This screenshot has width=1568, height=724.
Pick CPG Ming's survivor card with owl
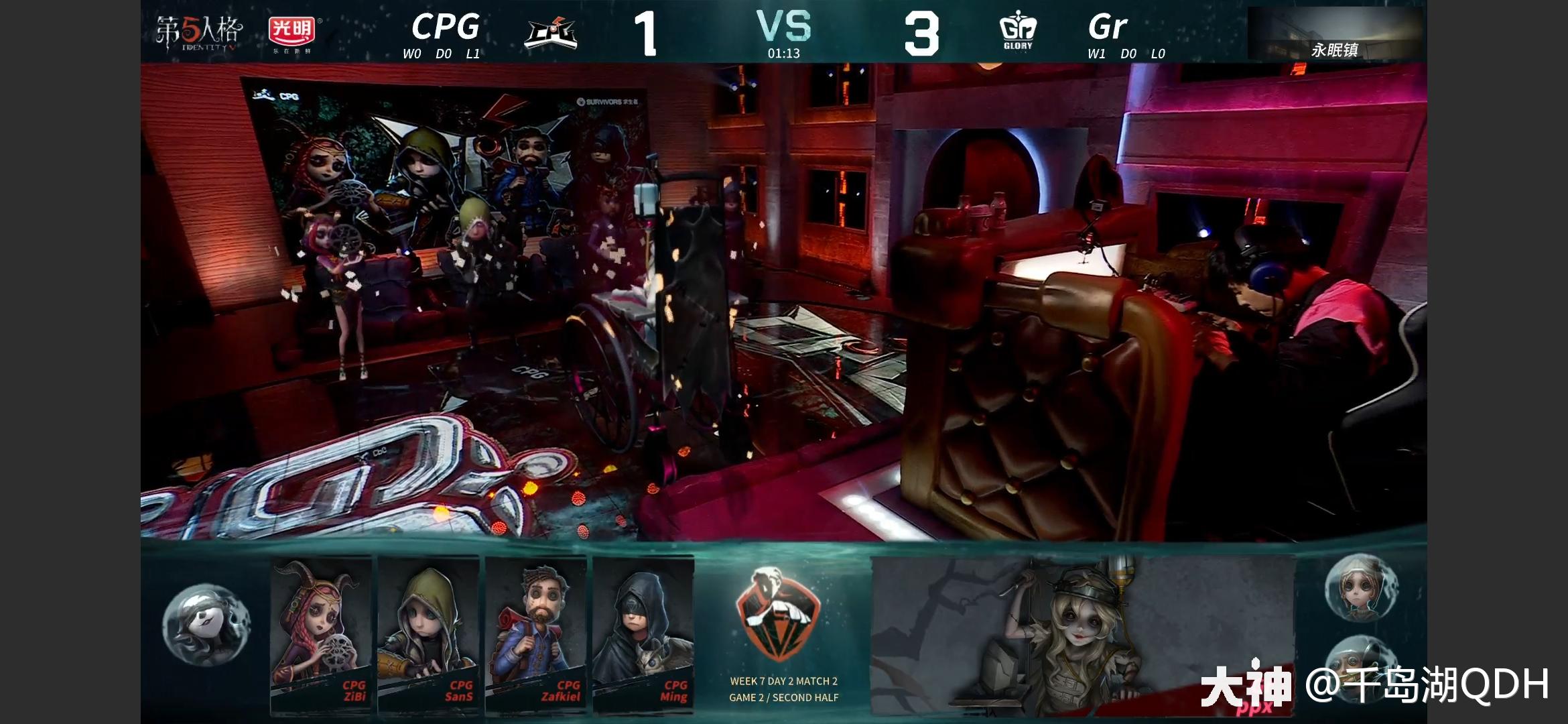[643, 633]
